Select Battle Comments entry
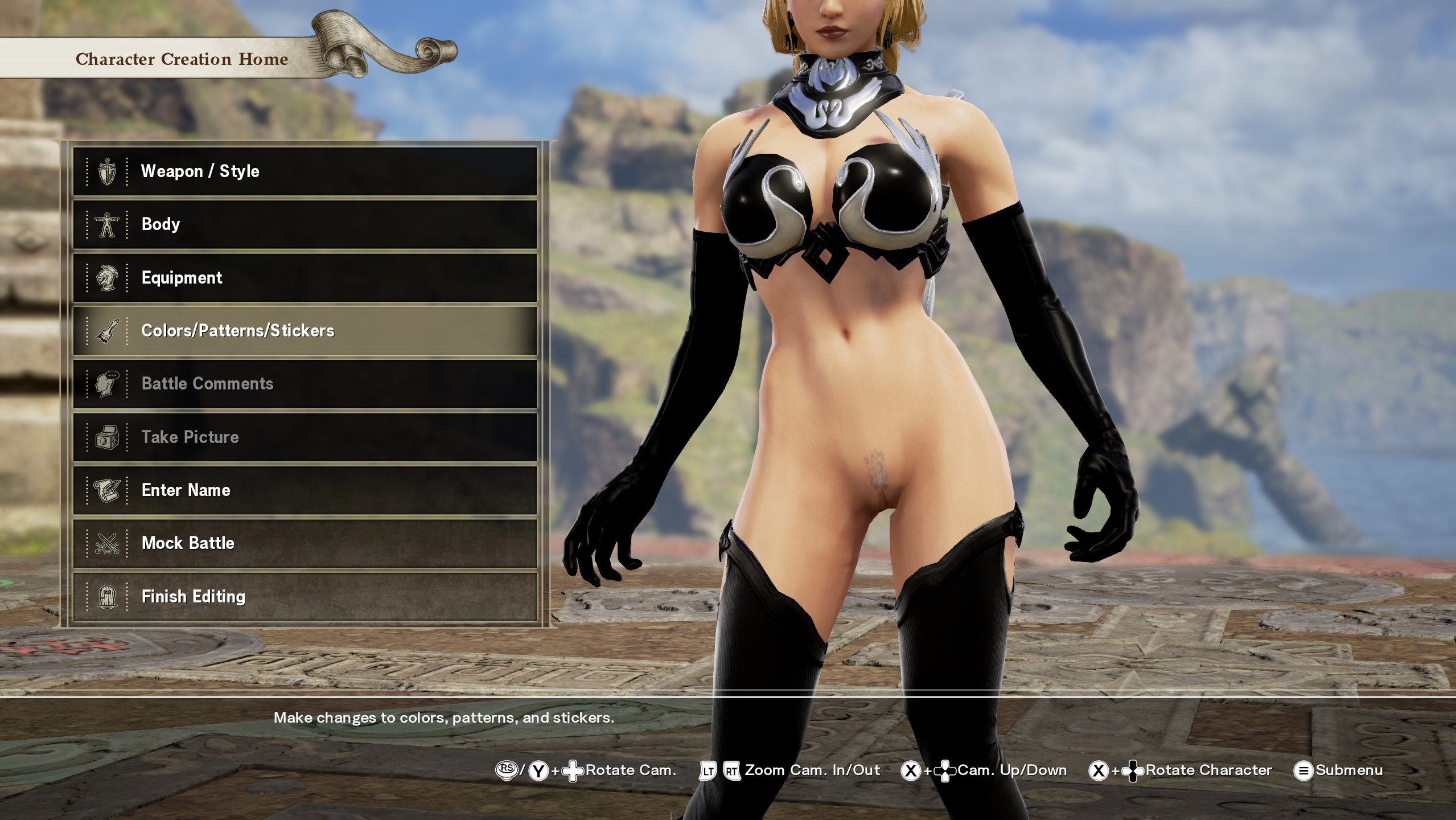The height and width of the screenshot is (820, 1456). coord(305,384)
